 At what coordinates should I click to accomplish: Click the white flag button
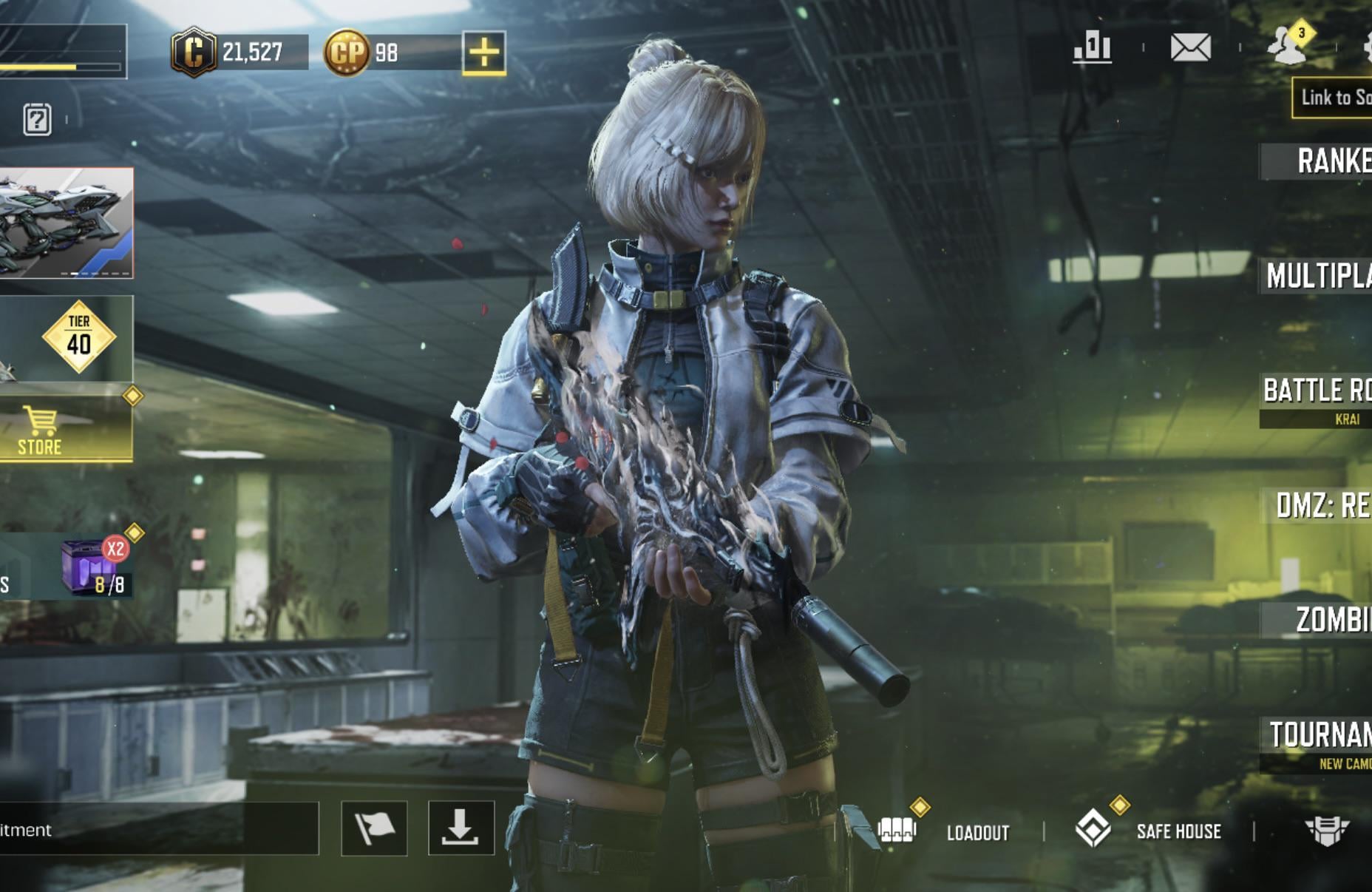point(374,828)
